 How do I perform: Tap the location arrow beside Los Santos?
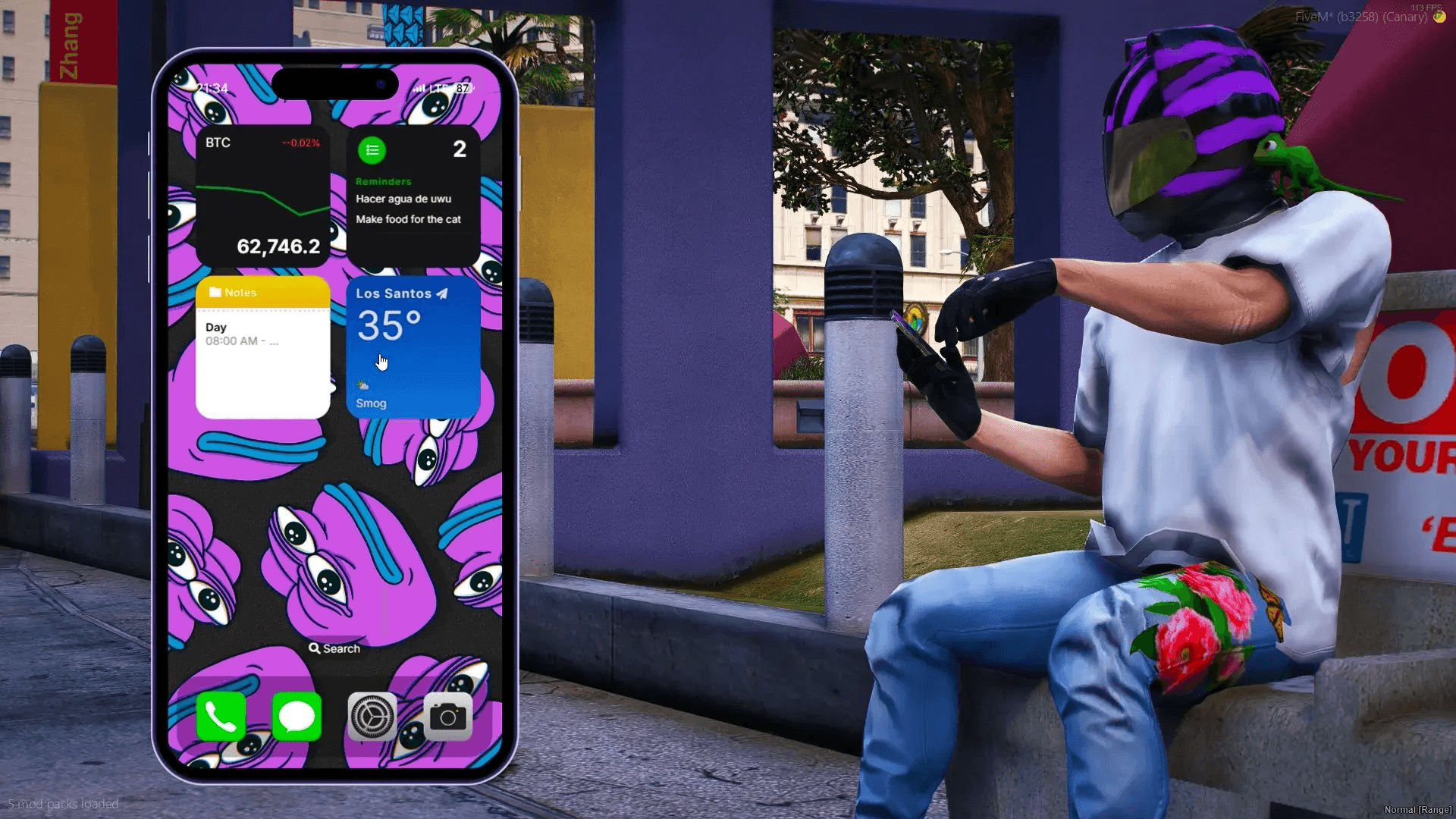point(442,293)
